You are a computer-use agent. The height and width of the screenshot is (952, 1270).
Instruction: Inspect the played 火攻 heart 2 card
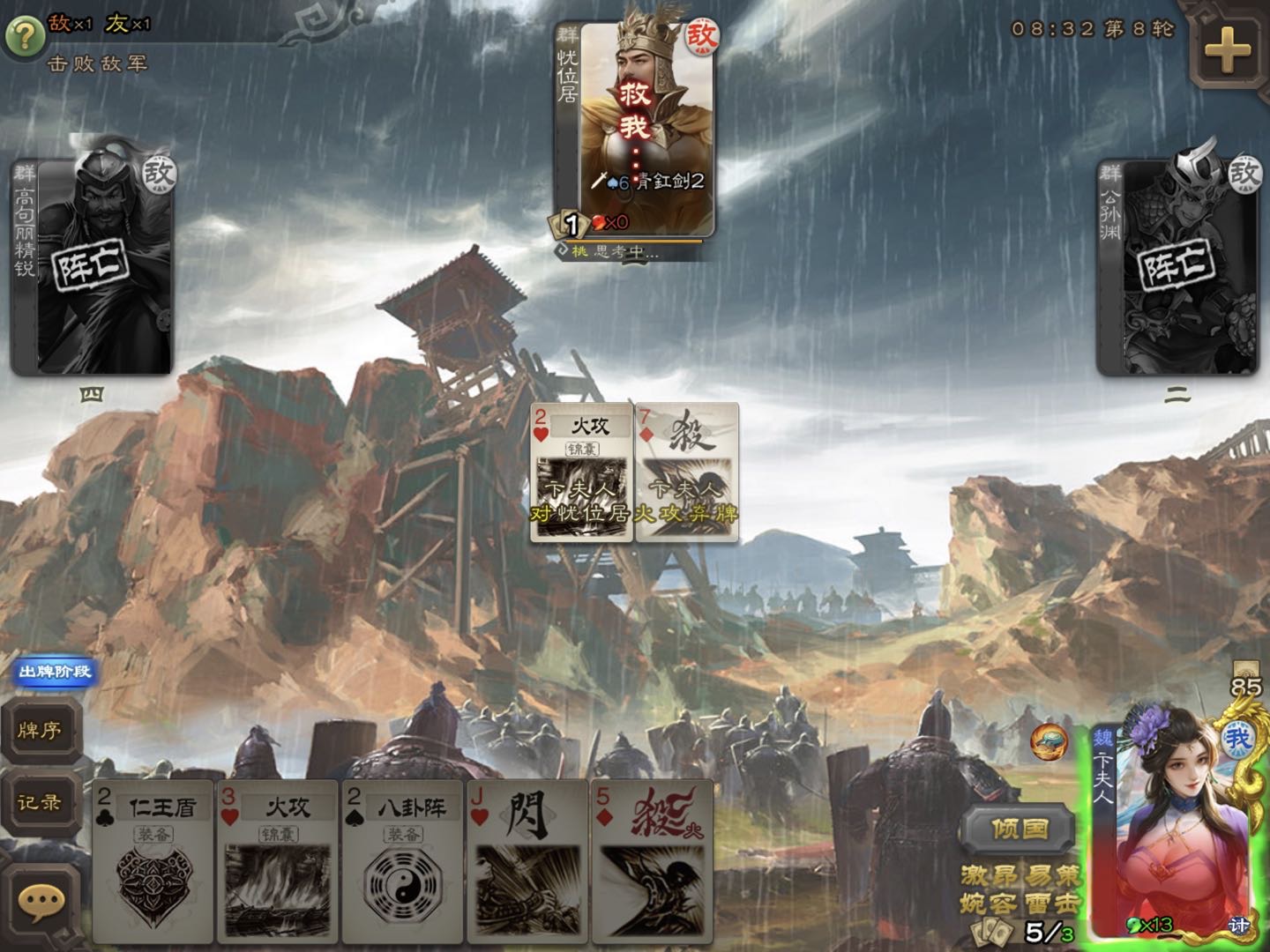580,473
